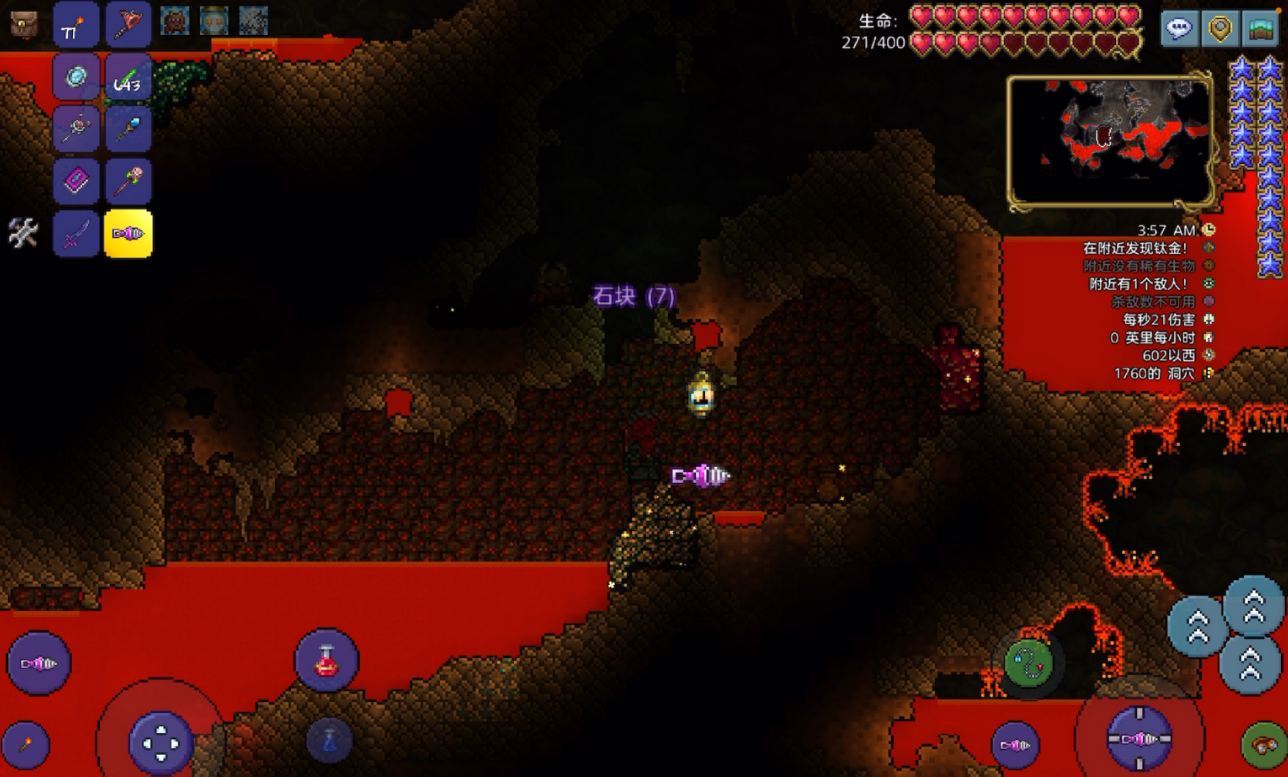Select the blue-gem staff slot

click(x=128, y=129)
